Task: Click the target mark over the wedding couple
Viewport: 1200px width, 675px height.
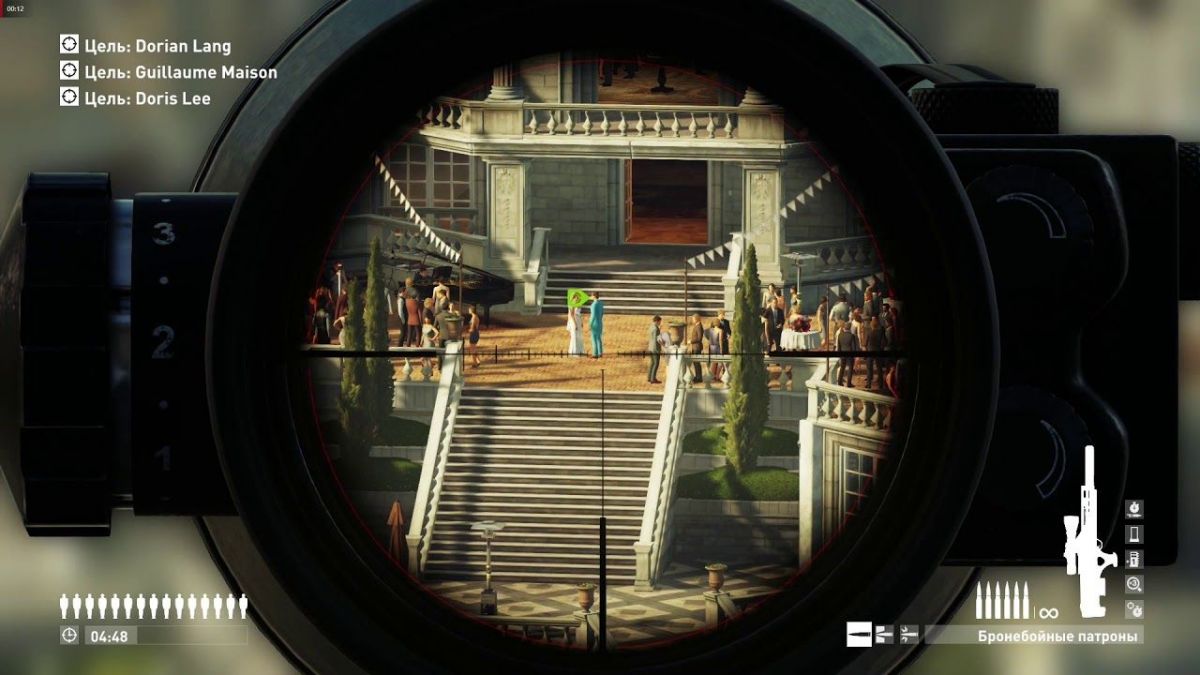Action: pos(577,298)
